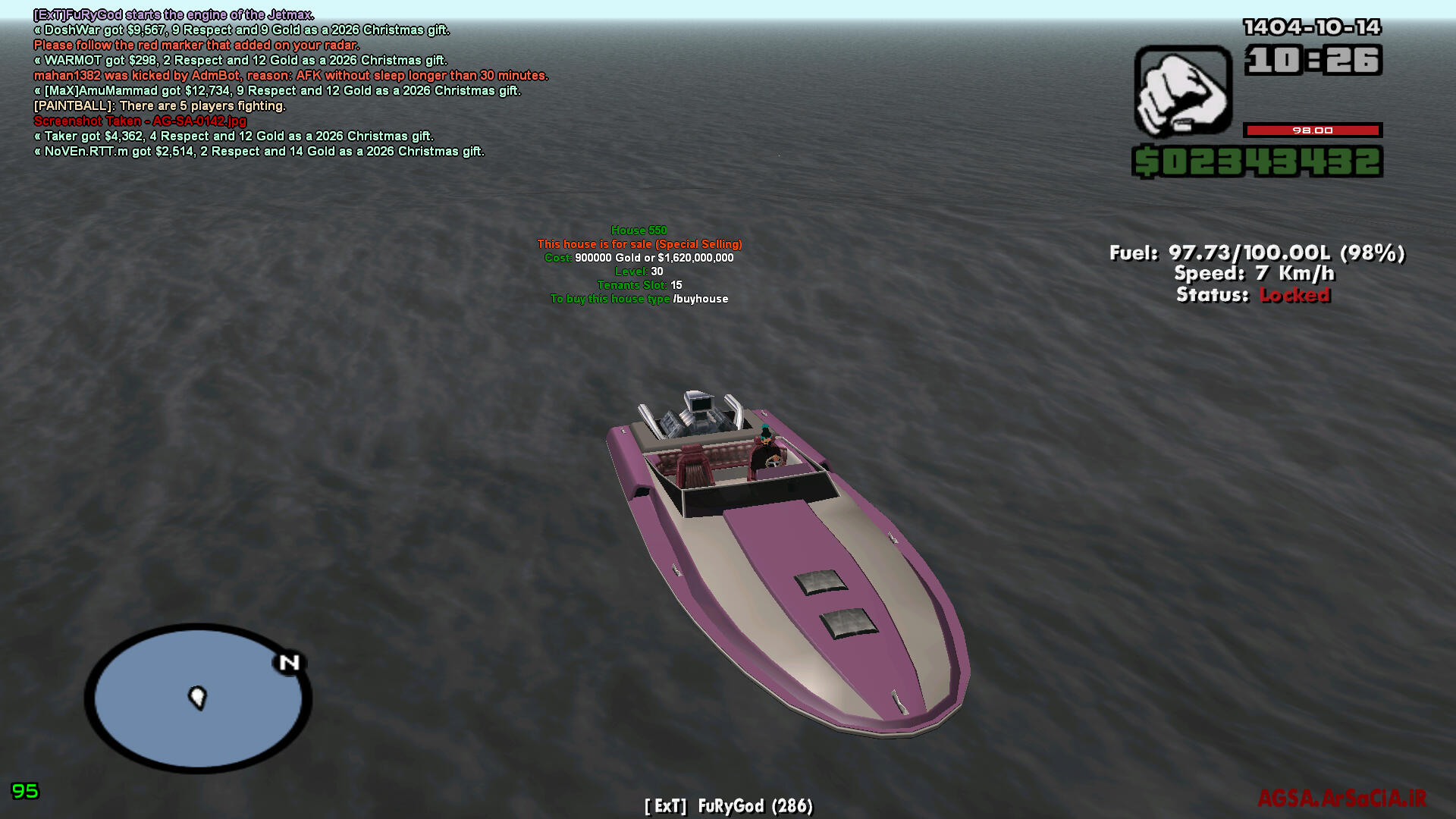Click the player marker on the radar
The image size is (1456, 819).
pyautogui.click(x=197, y=696)
